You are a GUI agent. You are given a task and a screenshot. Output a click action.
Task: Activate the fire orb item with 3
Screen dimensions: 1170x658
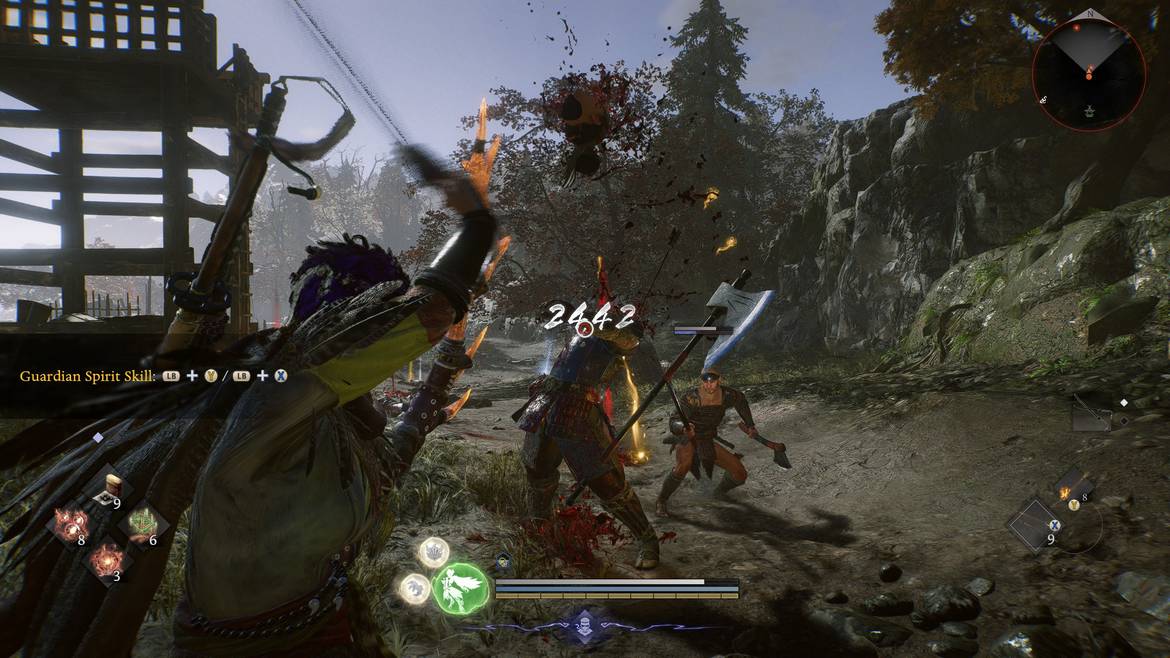pyautogui.click(x=108, y=562)
